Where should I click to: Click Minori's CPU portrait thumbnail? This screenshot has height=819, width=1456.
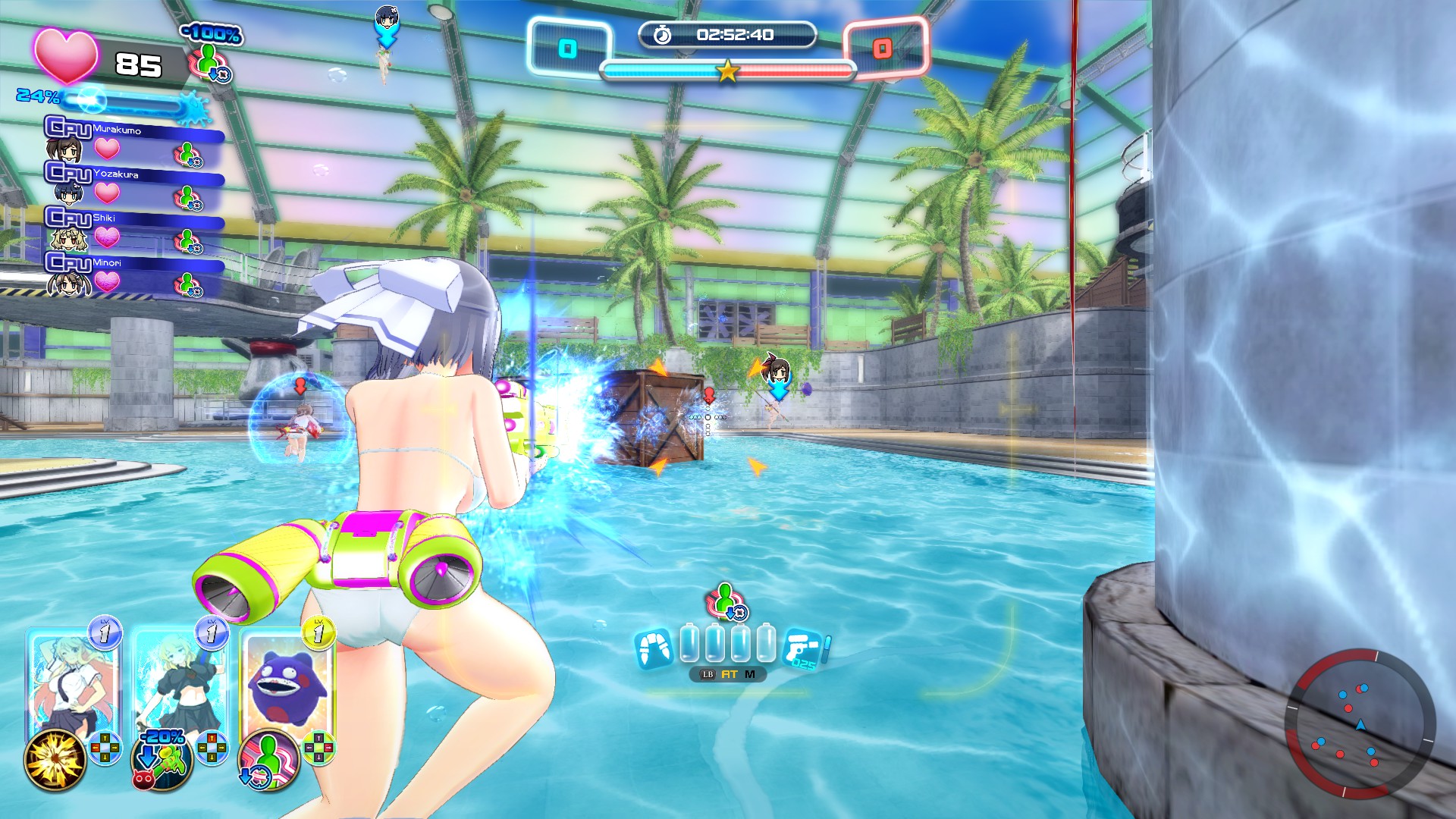pos(67,284)
